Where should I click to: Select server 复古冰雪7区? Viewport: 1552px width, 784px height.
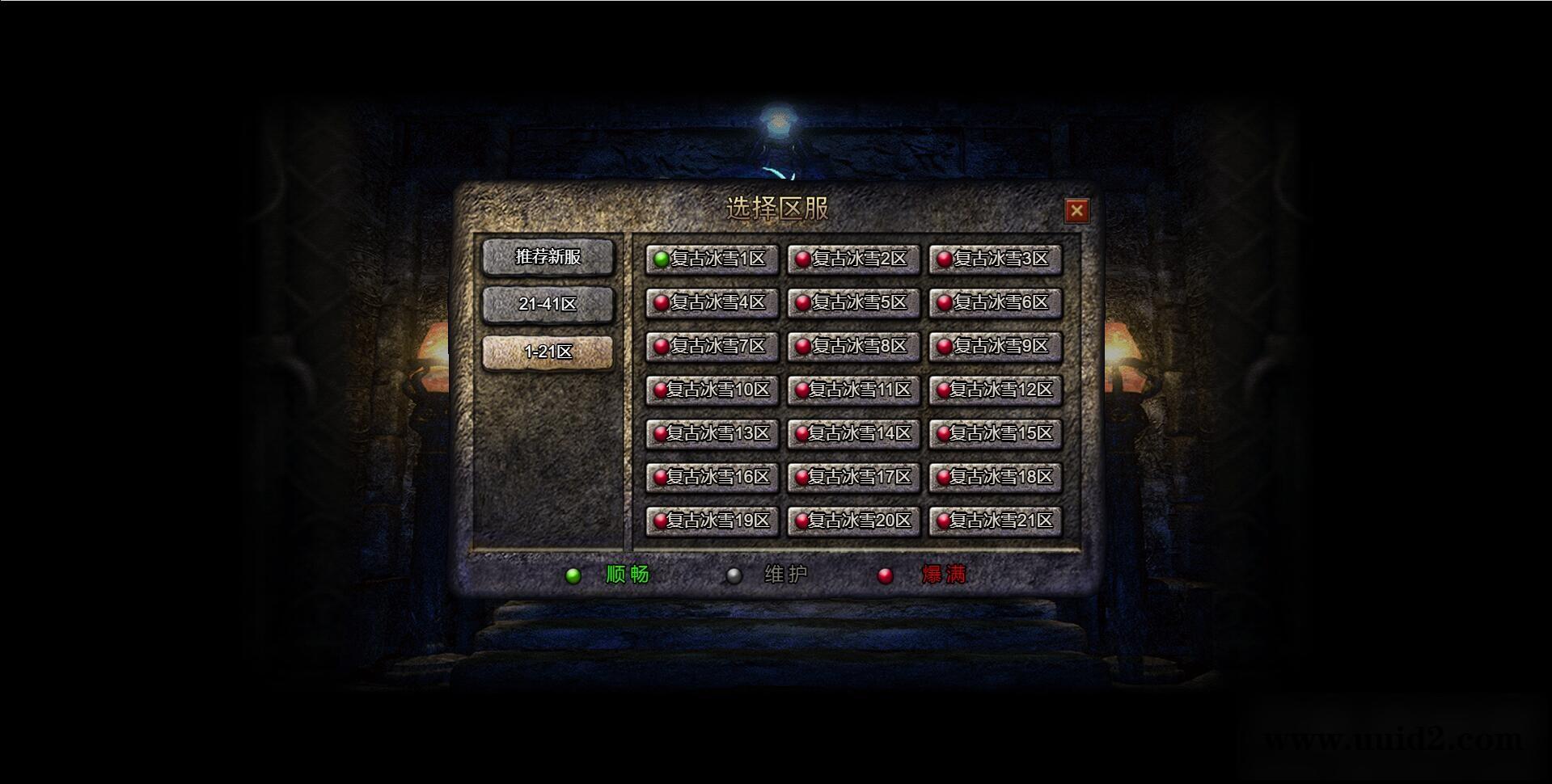pyautogui.click(x=712, y=346)
